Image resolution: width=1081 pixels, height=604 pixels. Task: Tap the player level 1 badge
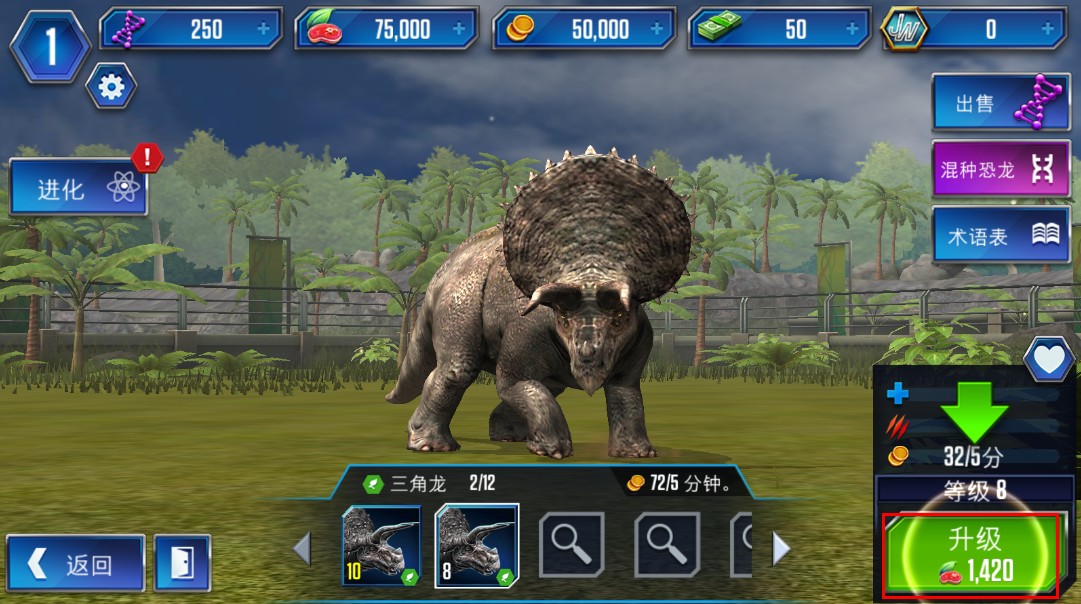point(50,45)
